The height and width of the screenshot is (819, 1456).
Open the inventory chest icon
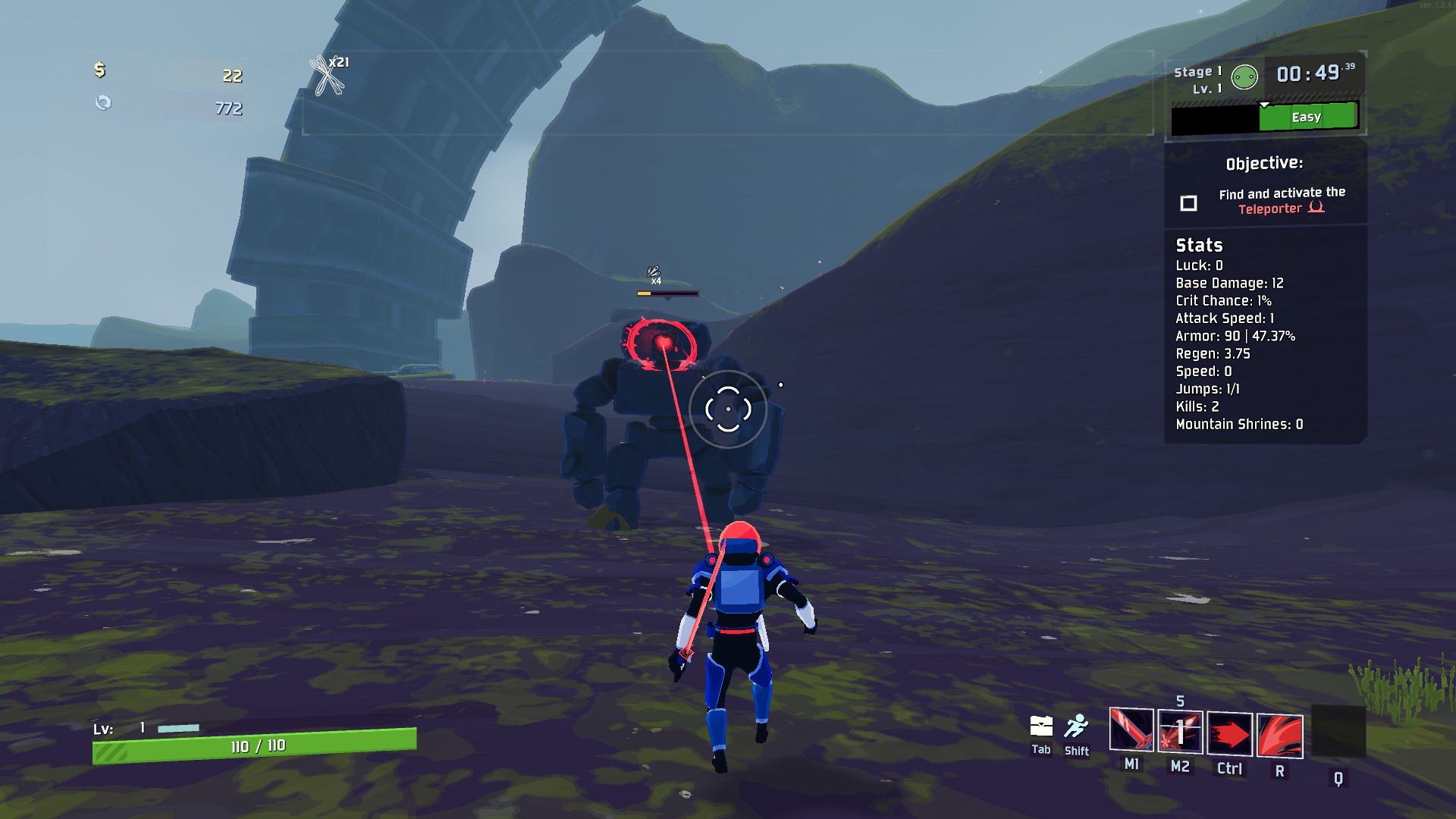click(x=1040, y=726)
